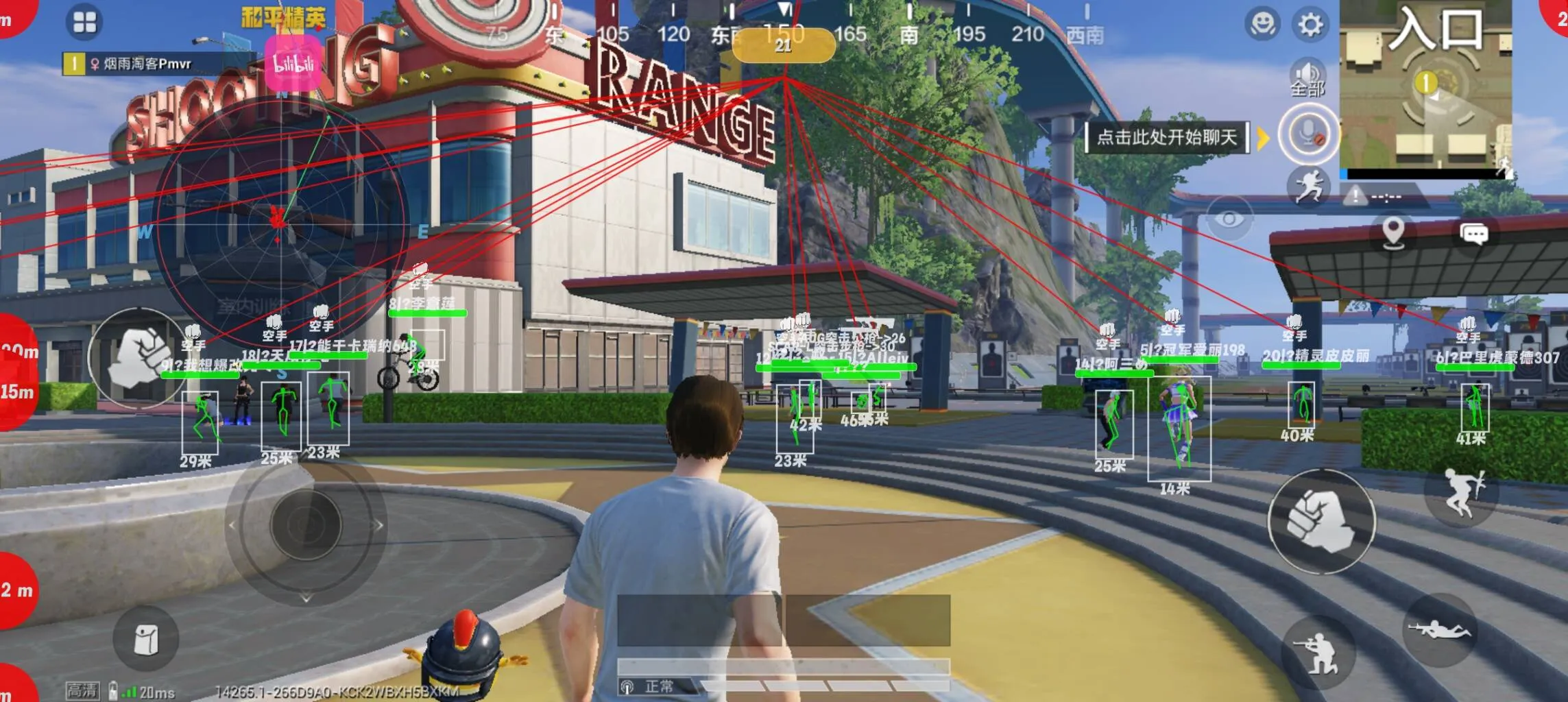Tap the eye free-look button
1568x702 pixels.
(1229, 219)
